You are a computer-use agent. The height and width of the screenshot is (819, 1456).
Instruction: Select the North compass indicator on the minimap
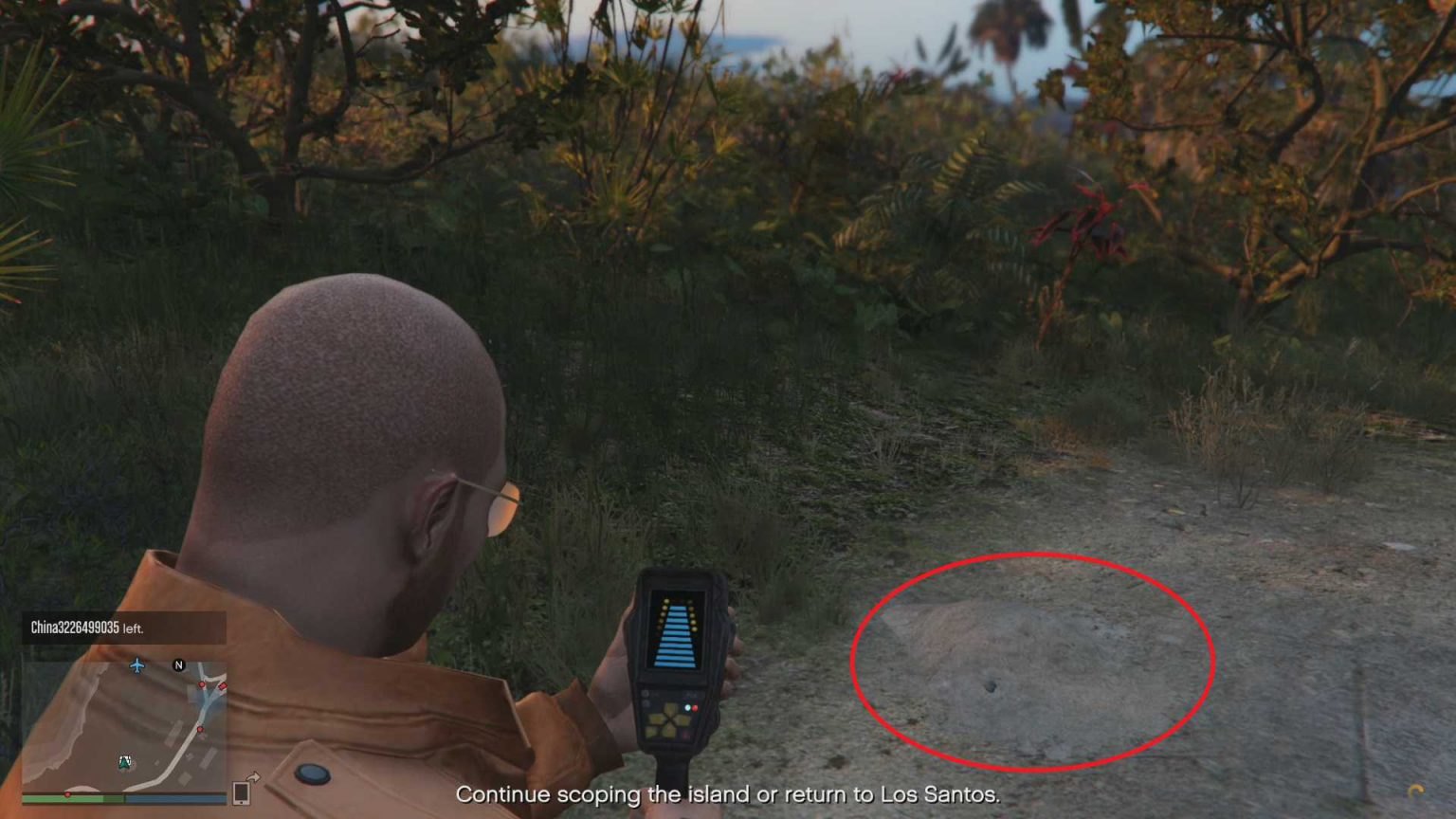click(179, 664)
